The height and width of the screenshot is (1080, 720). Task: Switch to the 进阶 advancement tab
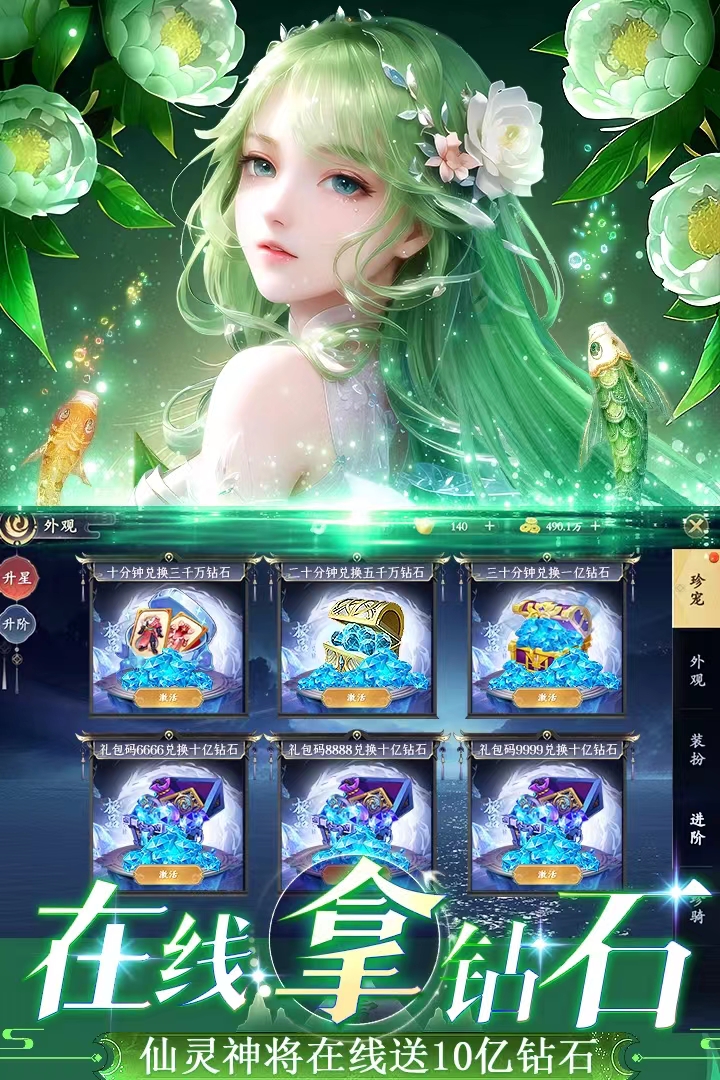tap(697, 829)
